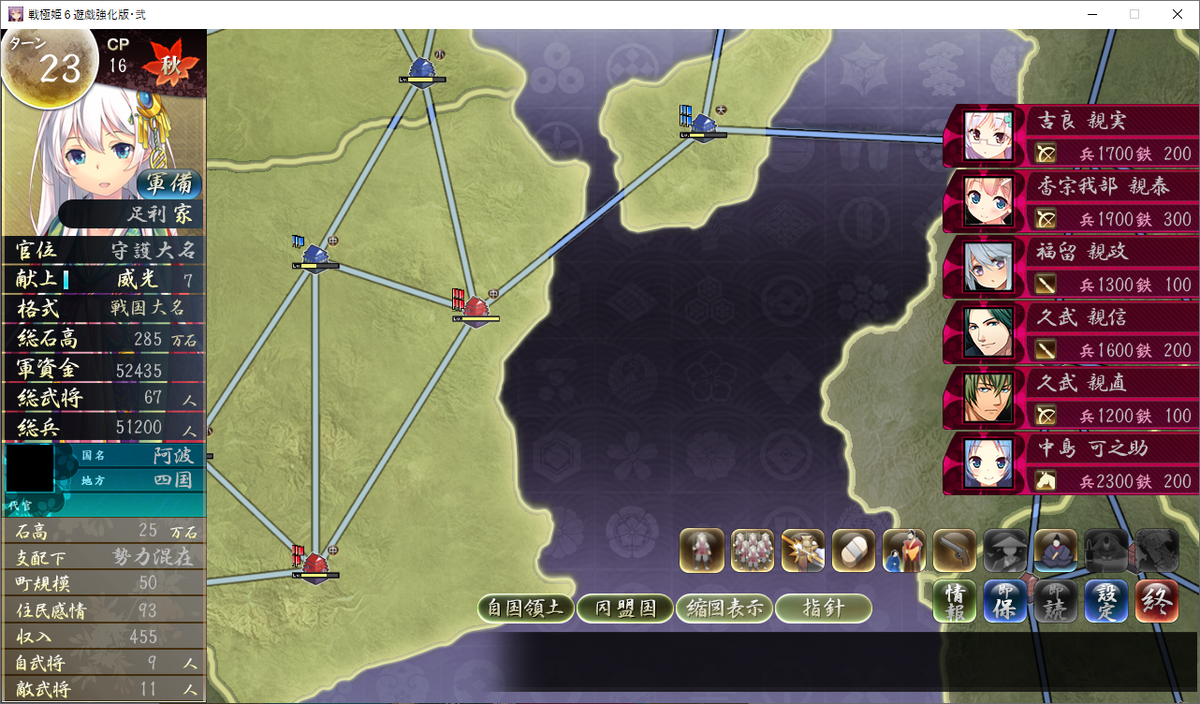
Task: Open the 指針 policy button
Action: coord(823,608)
